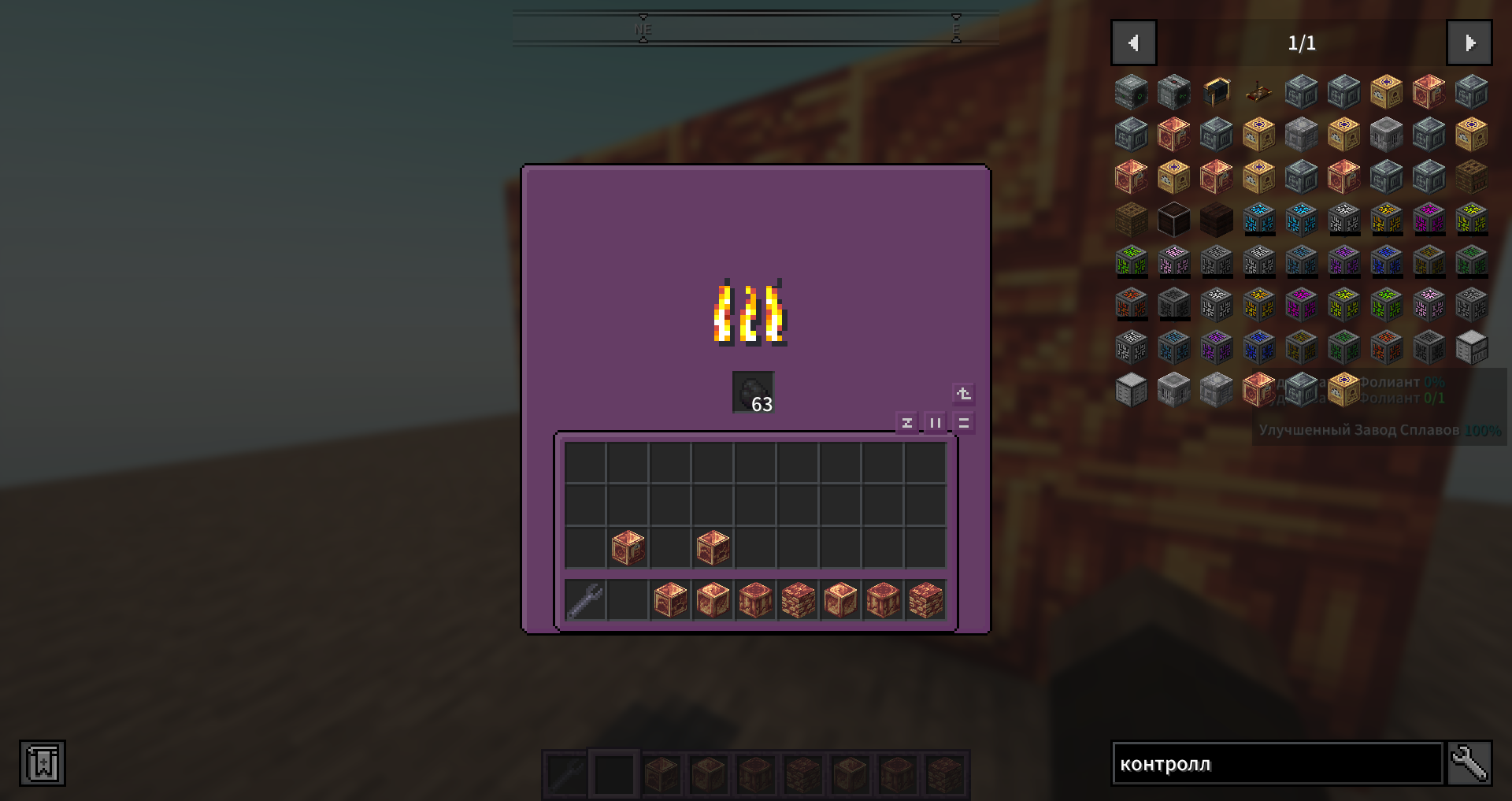Click the two vertical bars button
Image resolution: width=1512 pixels, height=801 pixels.
[x=936, y=423]
